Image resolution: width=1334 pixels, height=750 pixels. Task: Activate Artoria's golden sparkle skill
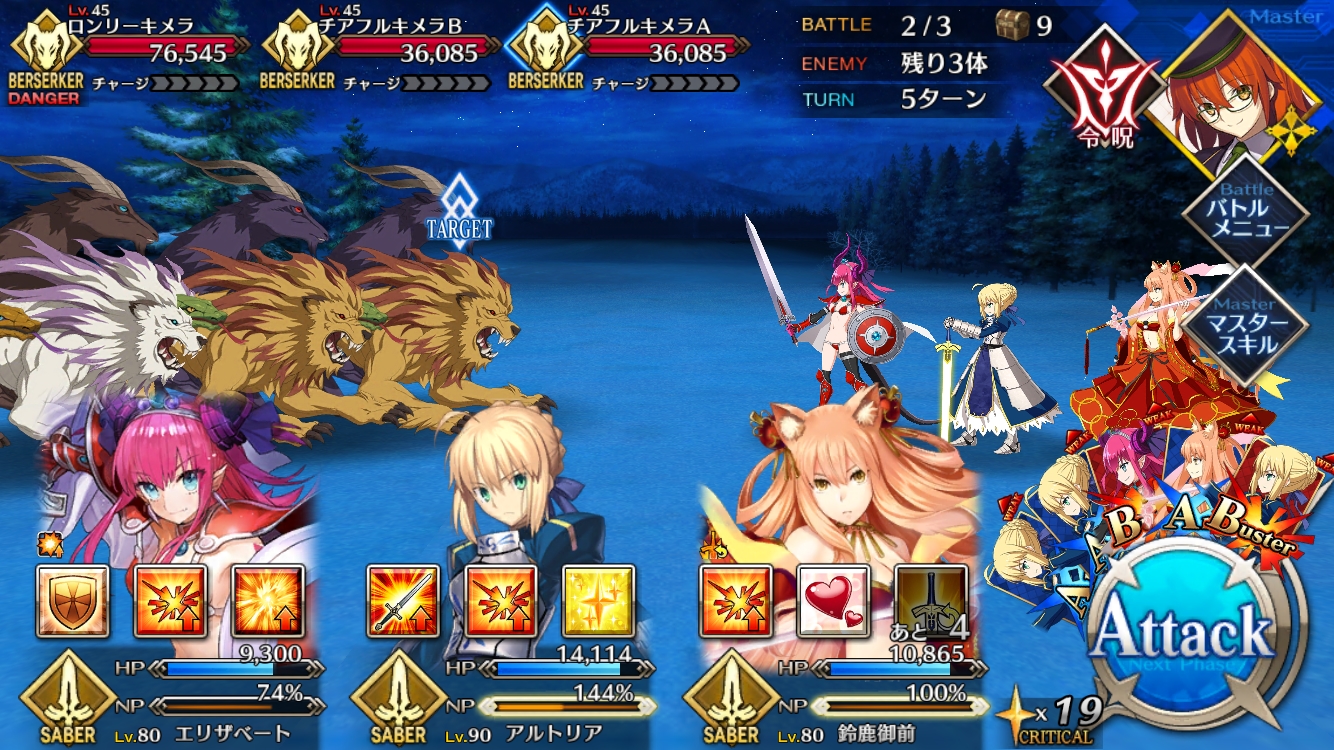click(x=598, y=602)
